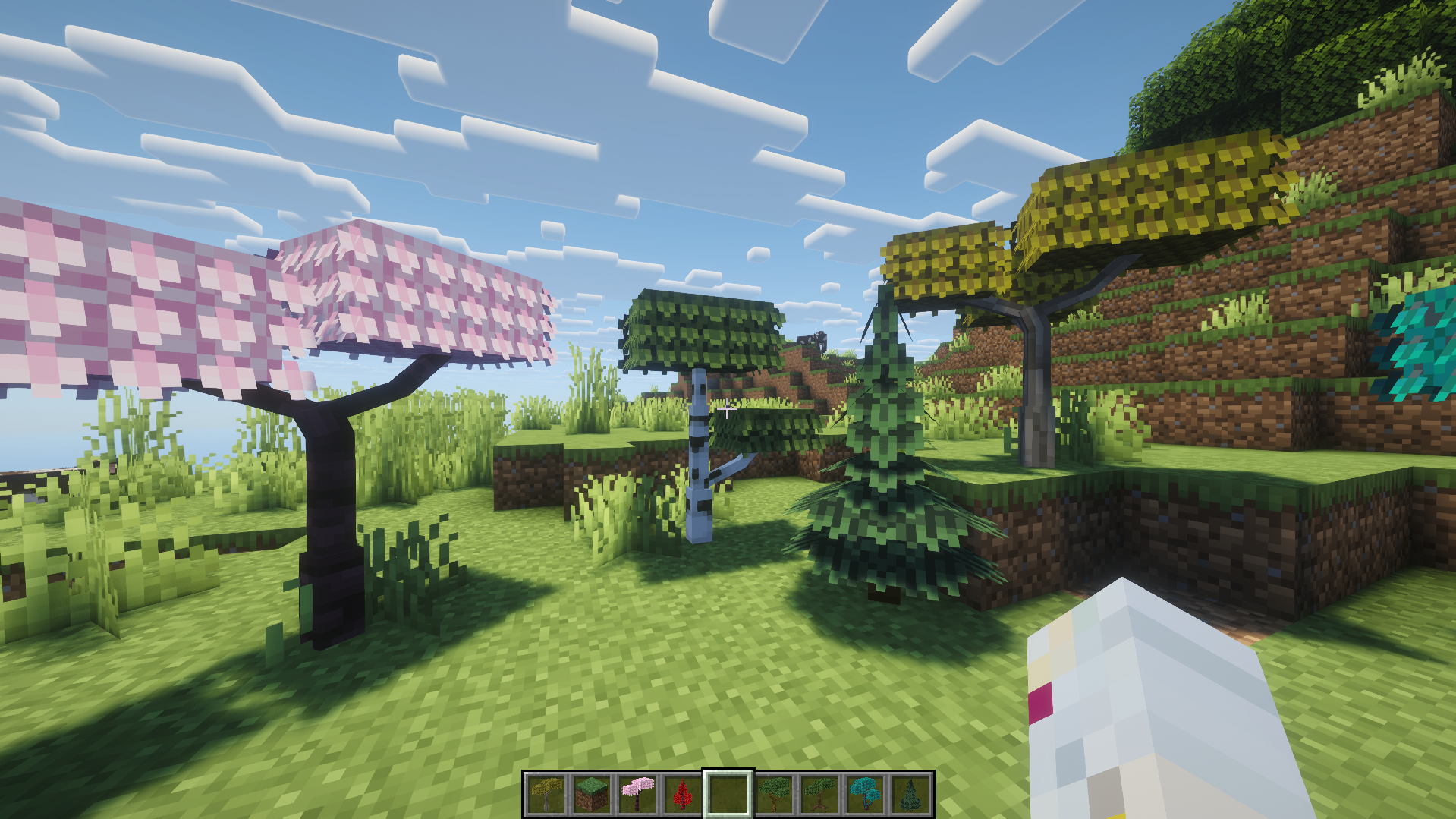Click the crosshair at screen center
Viewport: 1456px width, 819px height.
click(728, 409)
